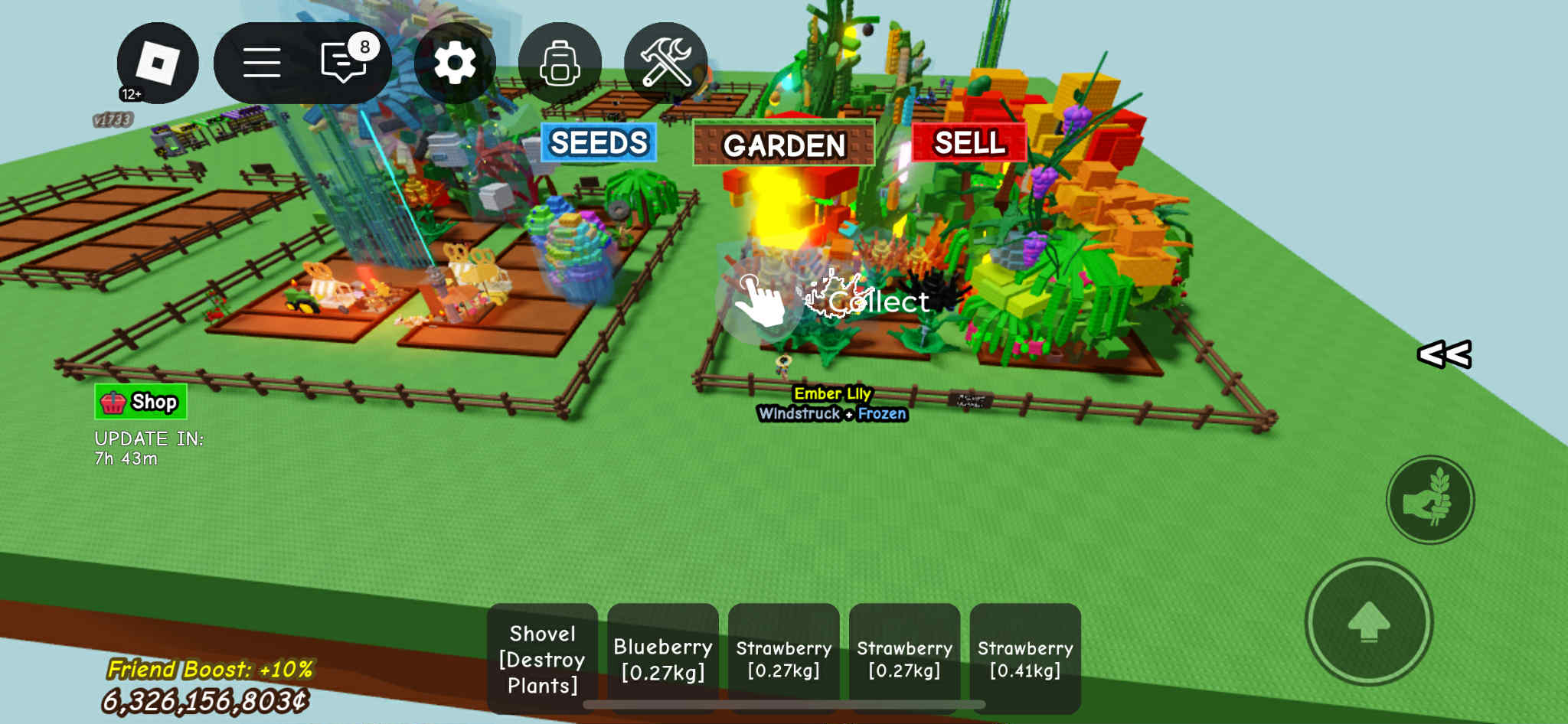Open the gear settings
Viewport: 1568px width, 724px height.
455,63
